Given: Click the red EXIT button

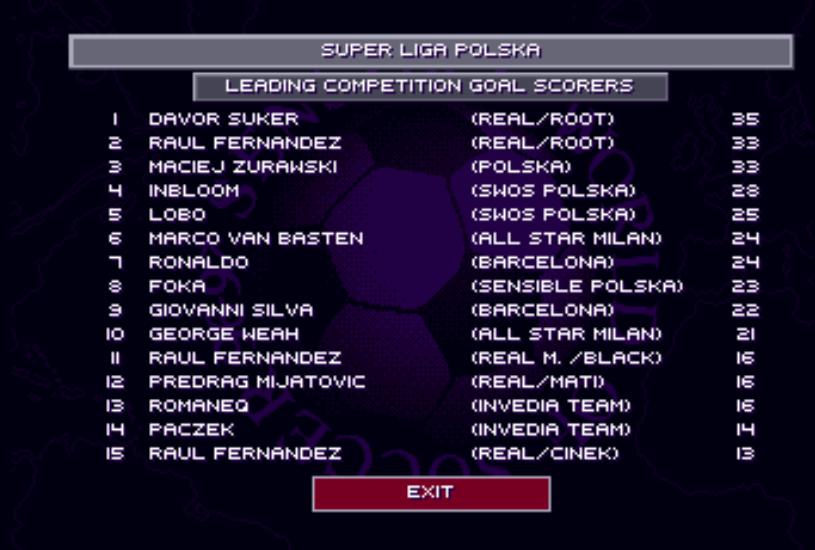Looking at the screenshot, I should coord(431,493).
